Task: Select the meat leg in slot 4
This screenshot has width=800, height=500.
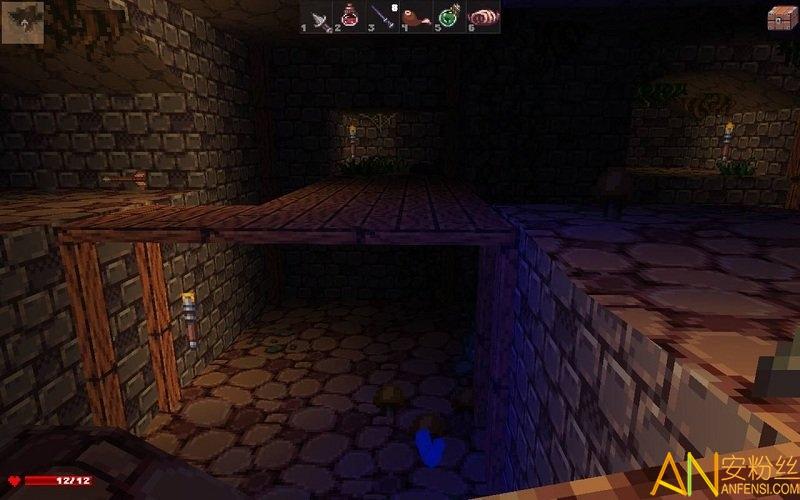Action: 417,18
